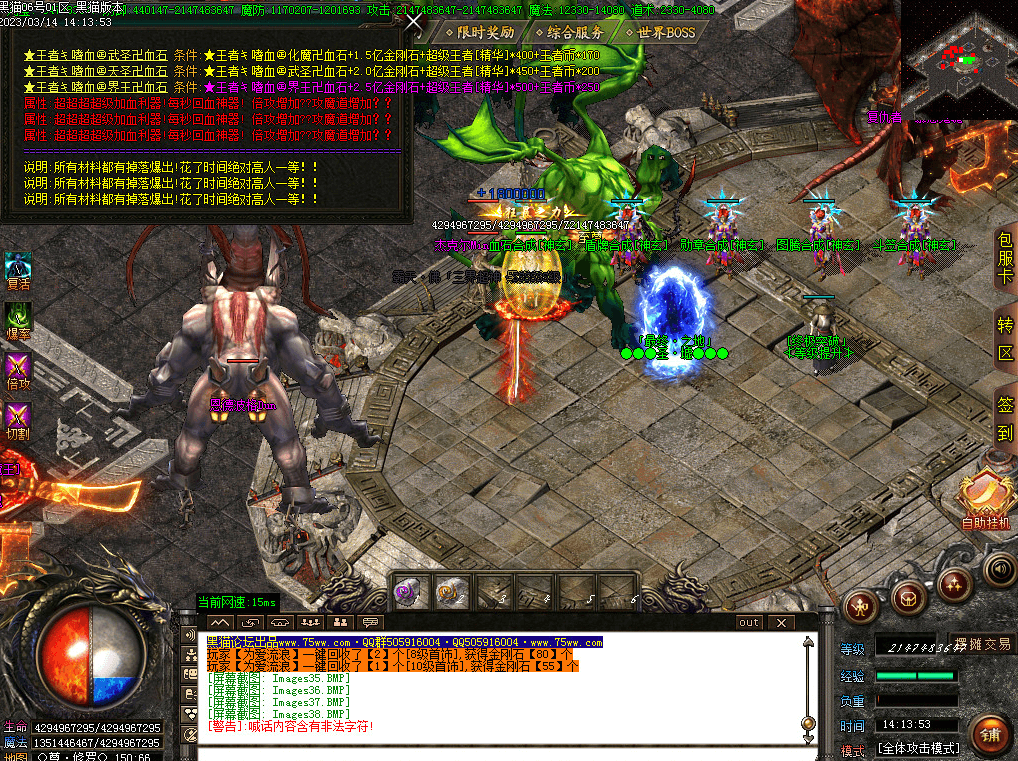
Task: Open the 签到 daily sign-in button
Action: coord(1005,419)
